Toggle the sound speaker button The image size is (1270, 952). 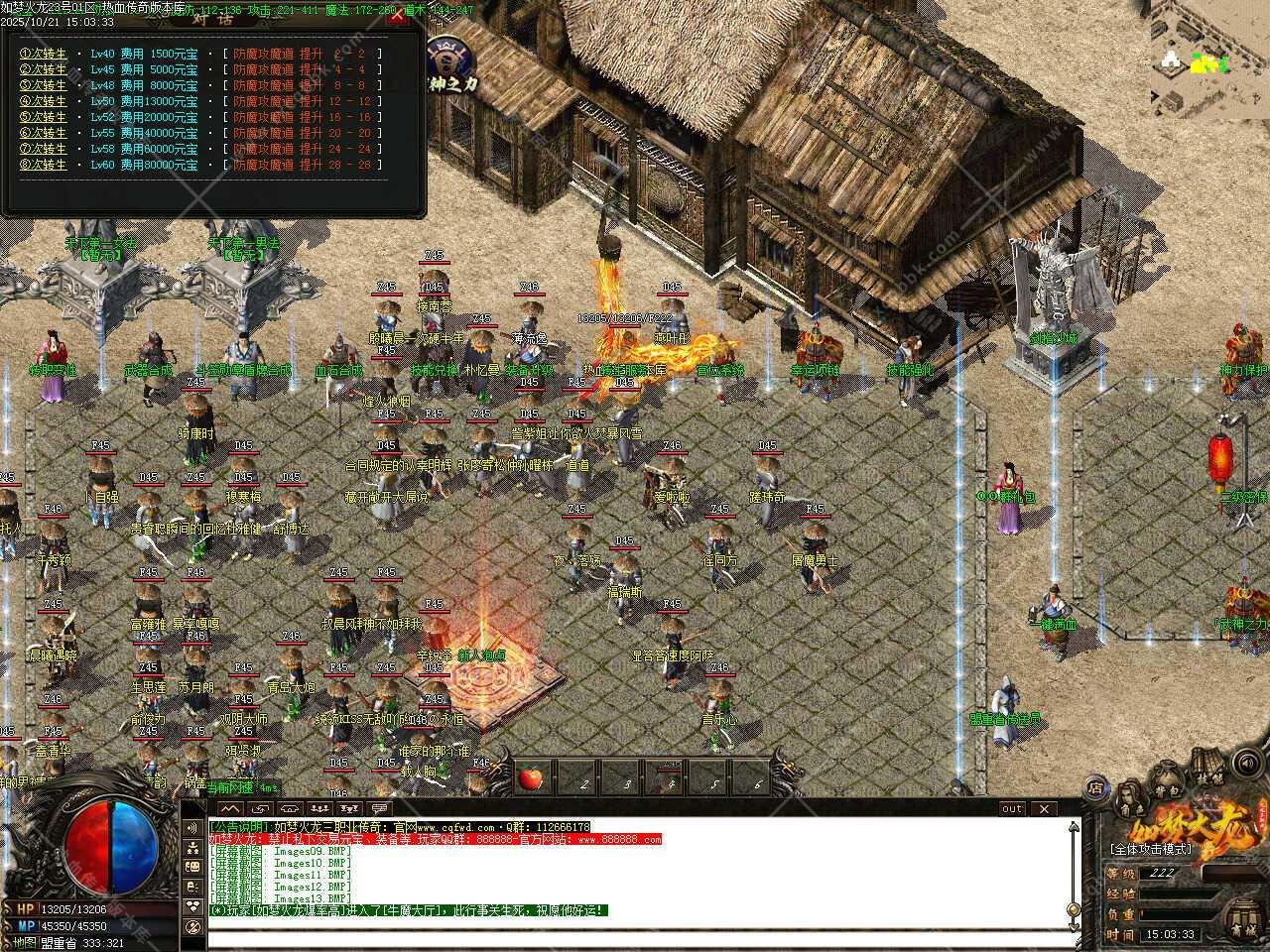(1247, 764)
